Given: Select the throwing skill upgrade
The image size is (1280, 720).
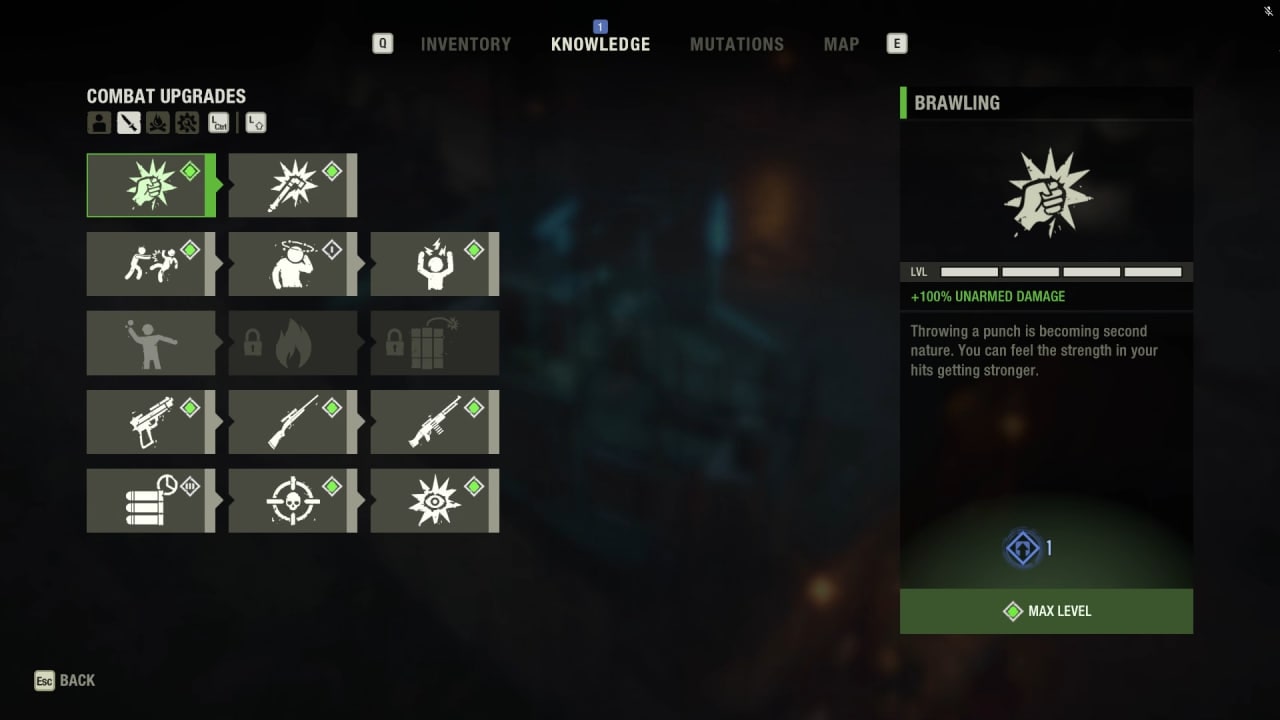Looking at the screenshot, I should coord(151,343).
